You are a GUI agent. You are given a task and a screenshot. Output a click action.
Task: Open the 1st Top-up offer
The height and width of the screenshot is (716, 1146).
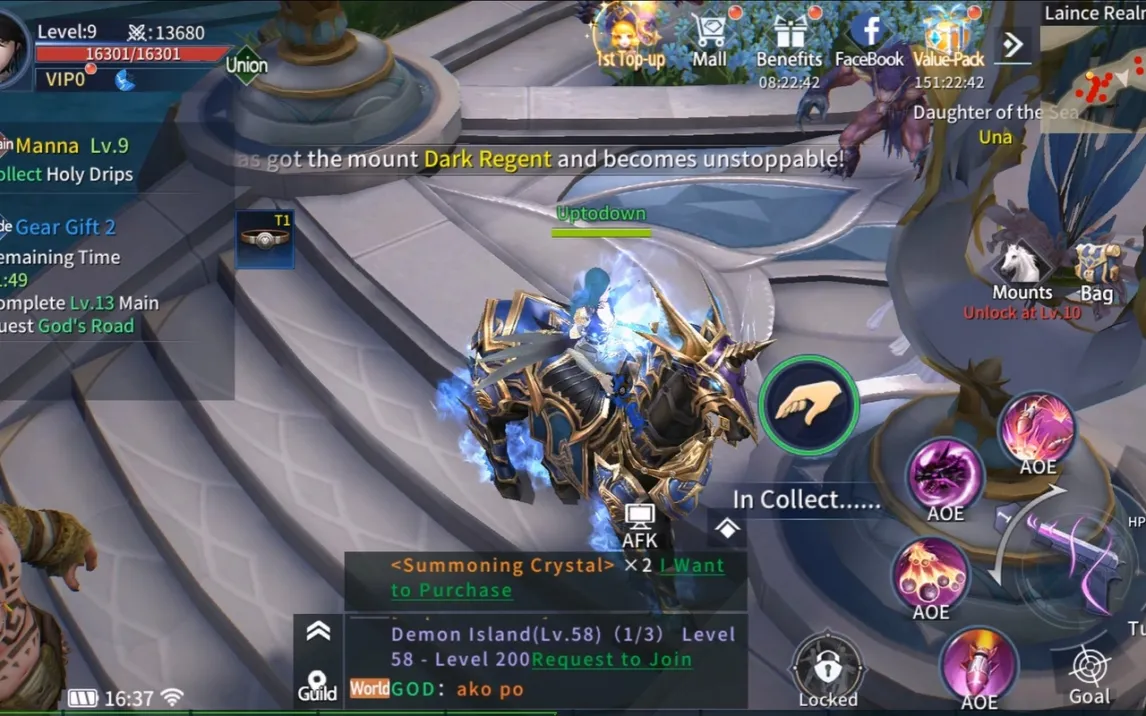(630, 36)
